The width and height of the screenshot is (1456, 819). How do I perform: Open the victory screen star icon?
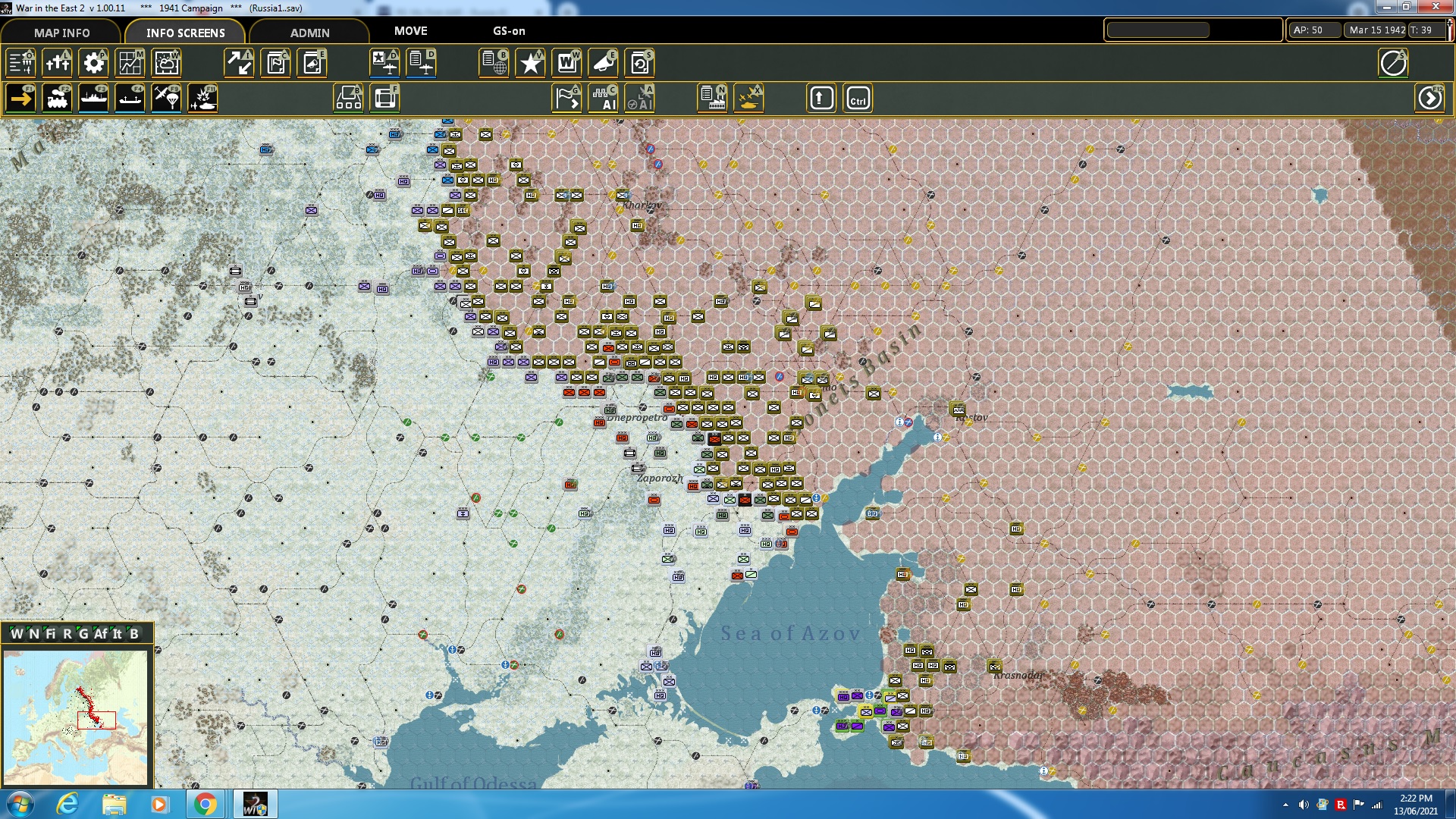530,64
